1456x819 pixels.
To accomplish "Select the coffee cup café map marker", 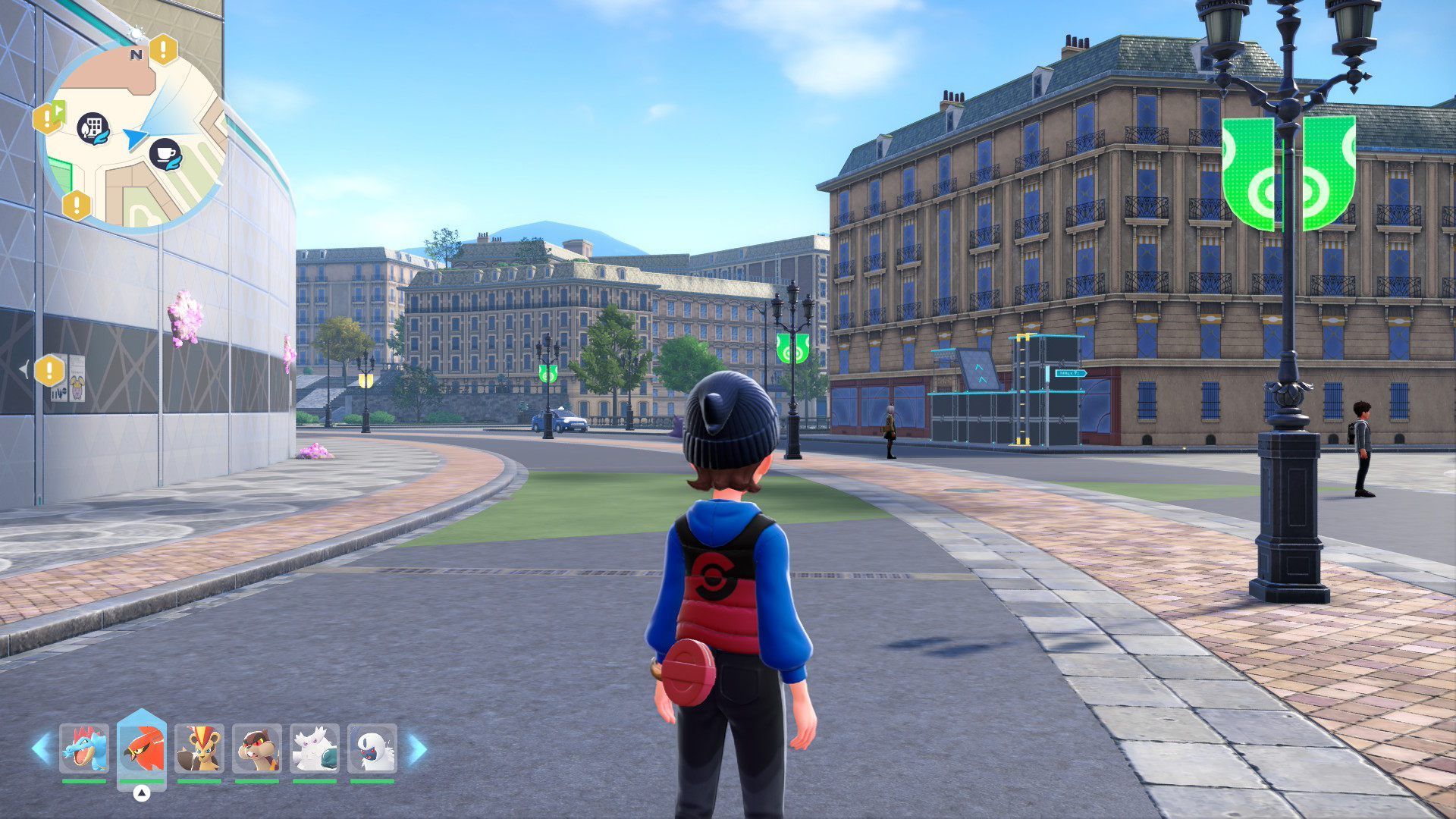I will [x=165, y=154].
